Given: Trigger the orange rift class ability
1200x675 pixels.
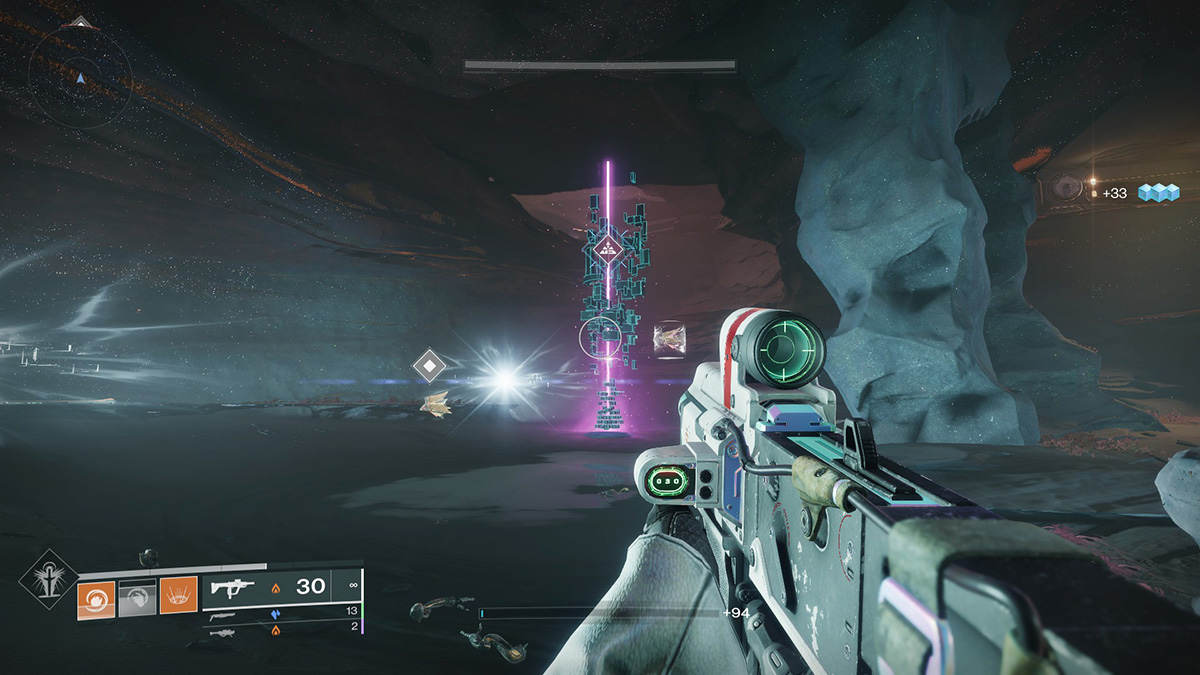Looking at the screenshot, I should 178,600.
